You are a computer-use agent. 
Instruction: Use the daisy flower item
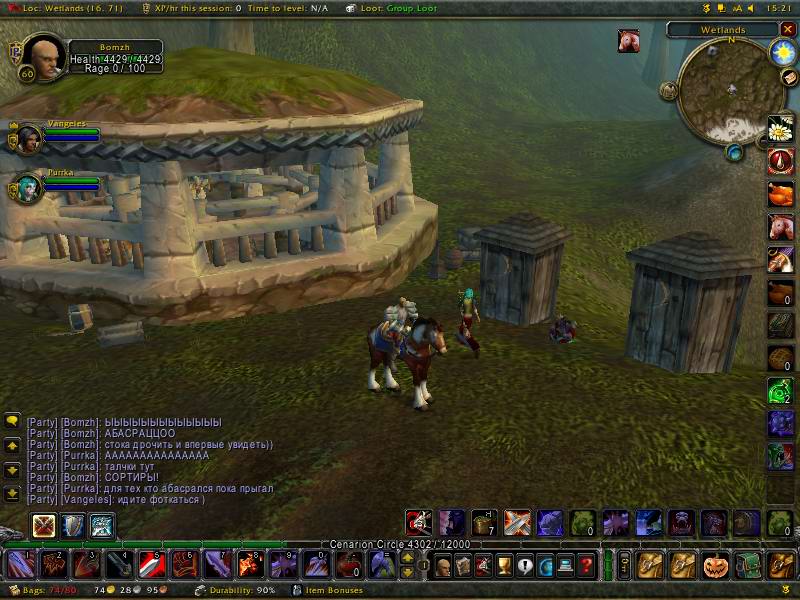tap(781, 129)
